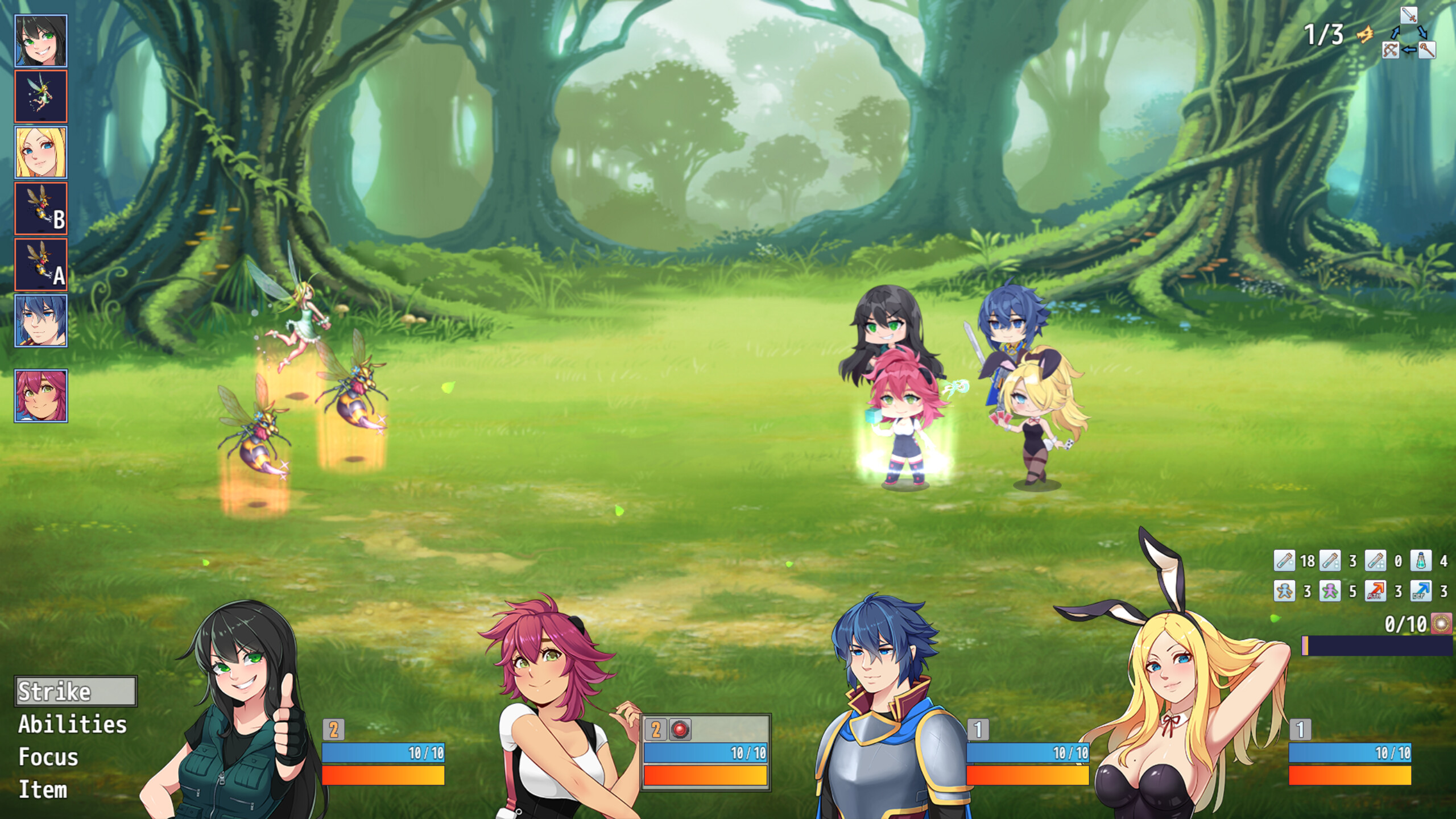Open the Abilities battle menu option
Image resolution: width=1456 pixels, height=819 pixels.
pos(71,722)
